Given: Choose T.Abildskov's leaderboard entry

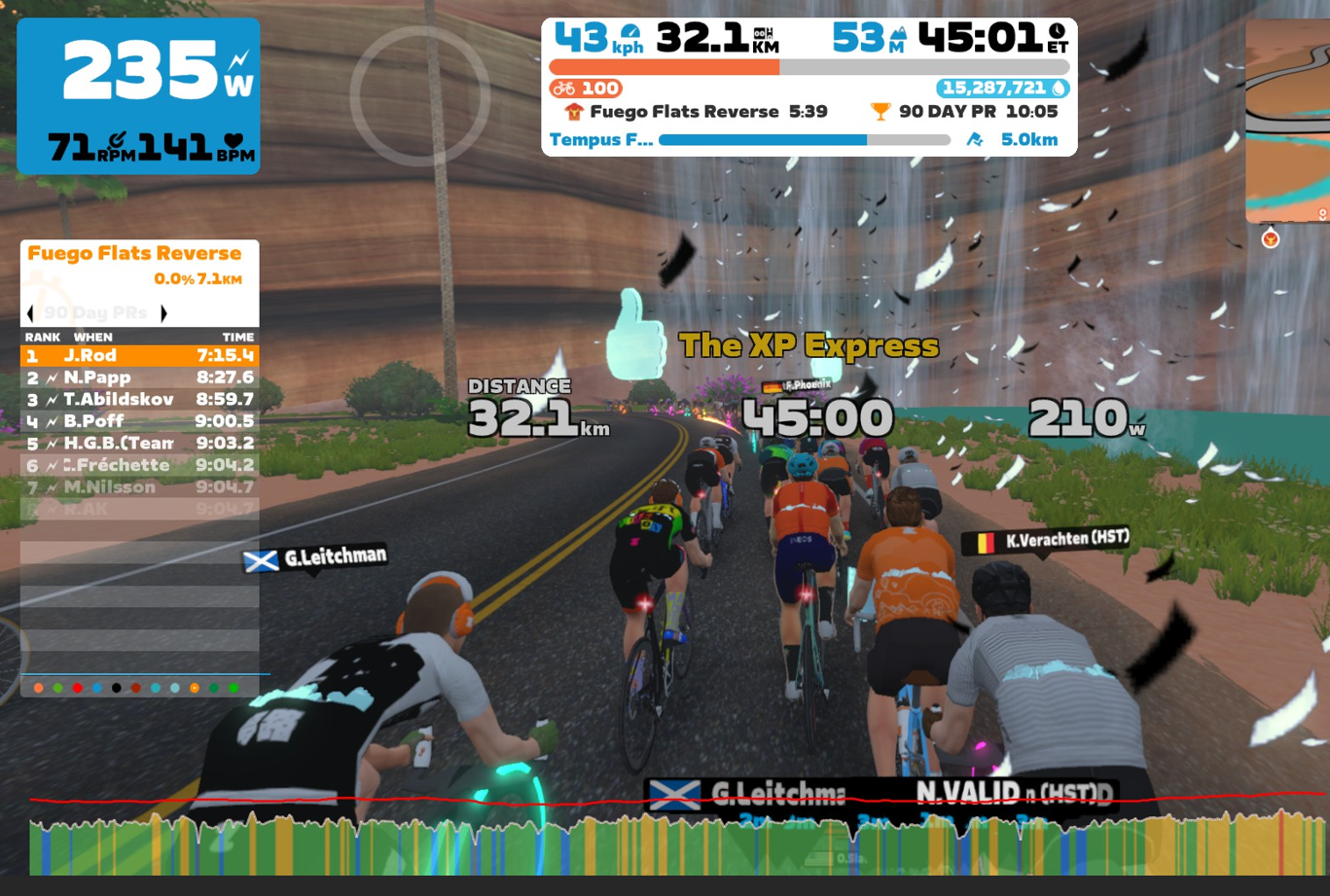Looking at the screenshot, I should (139, 400).
